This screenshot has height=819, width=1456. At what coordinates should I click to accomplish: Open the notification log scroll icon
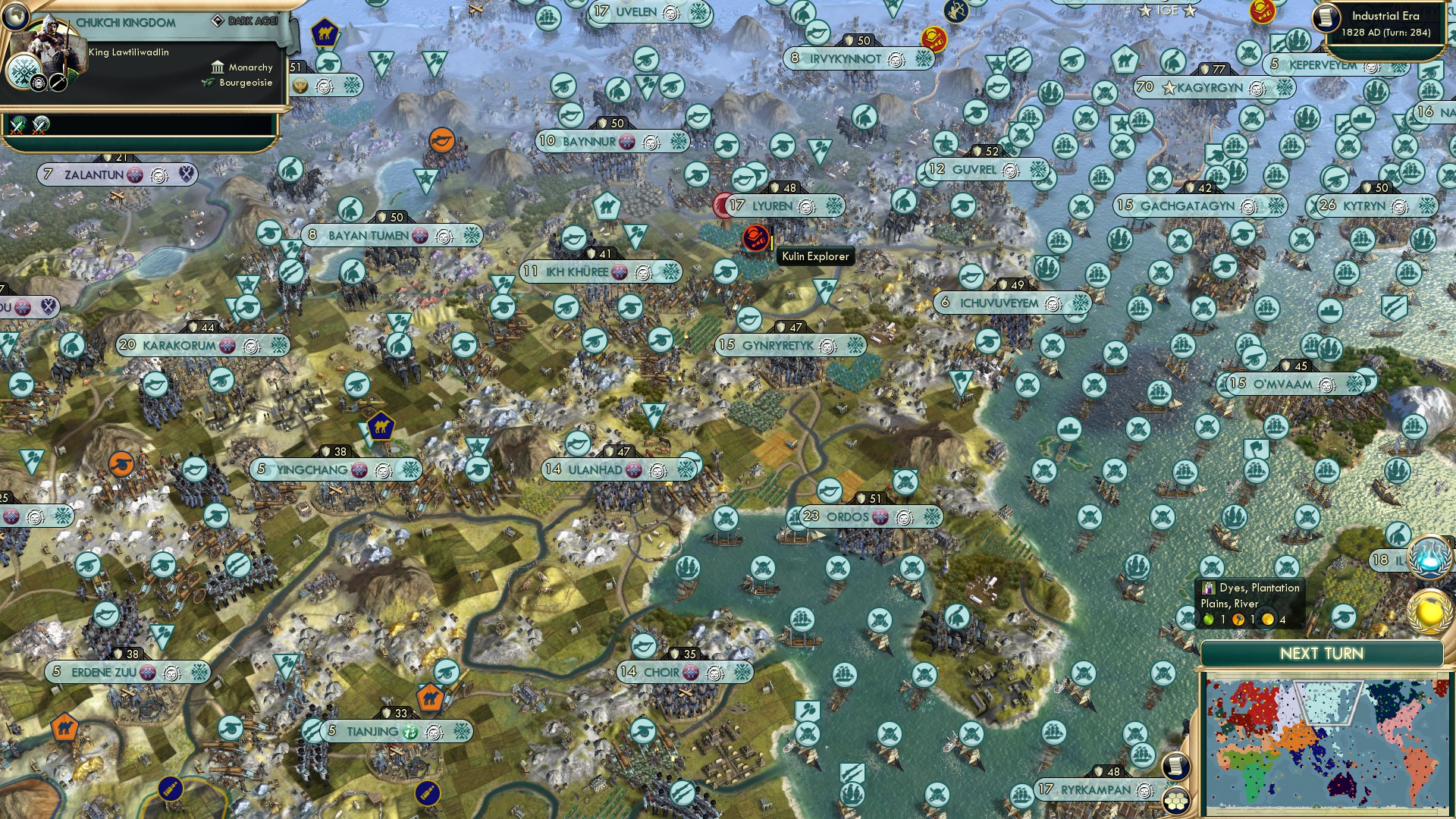point(1175,766)
